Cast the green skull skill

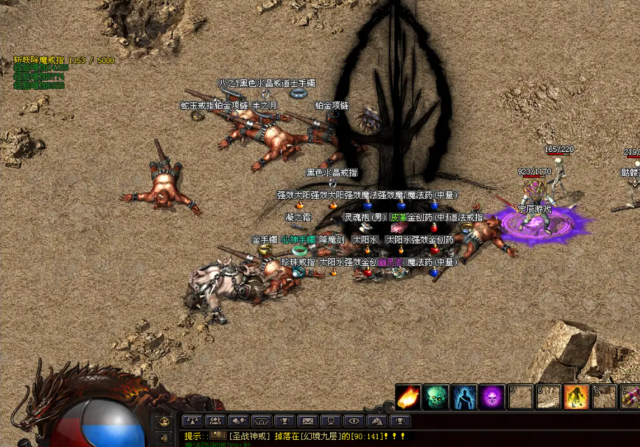[436, 397]
